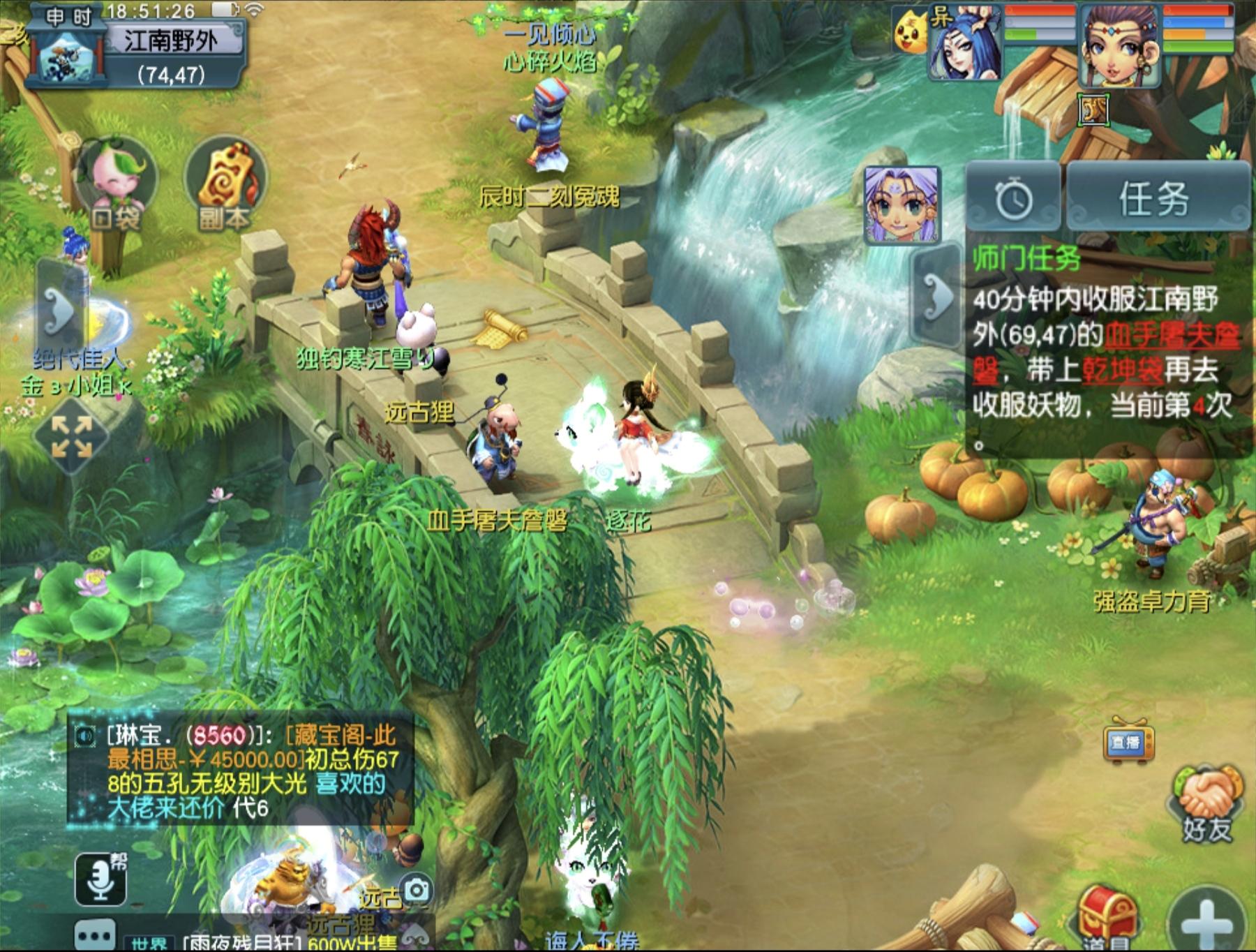This screenshot has width=1256, height=952.
Task: Tap the yellow cat face icon
Action: coord(911,33)
